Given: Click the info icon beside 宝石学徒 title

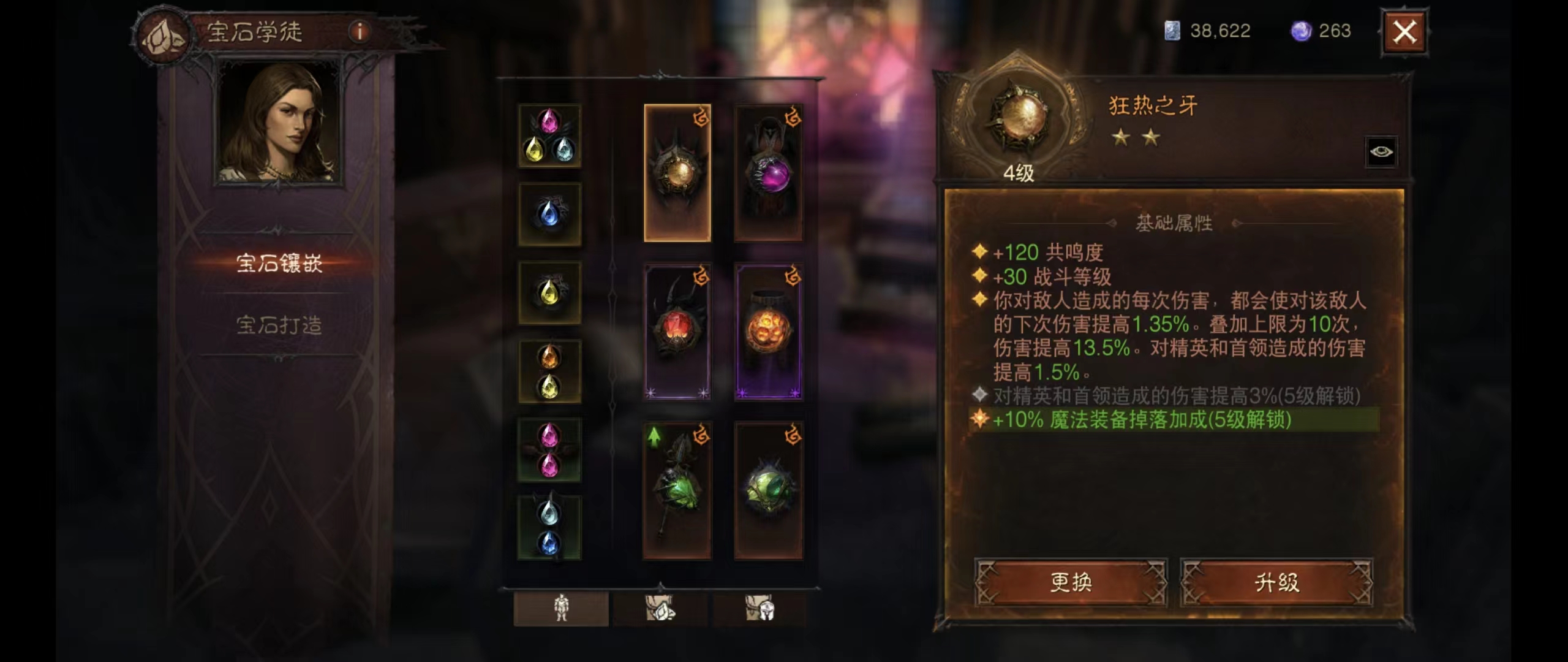Looking at the screenshot, I should (x=359, y=31).
